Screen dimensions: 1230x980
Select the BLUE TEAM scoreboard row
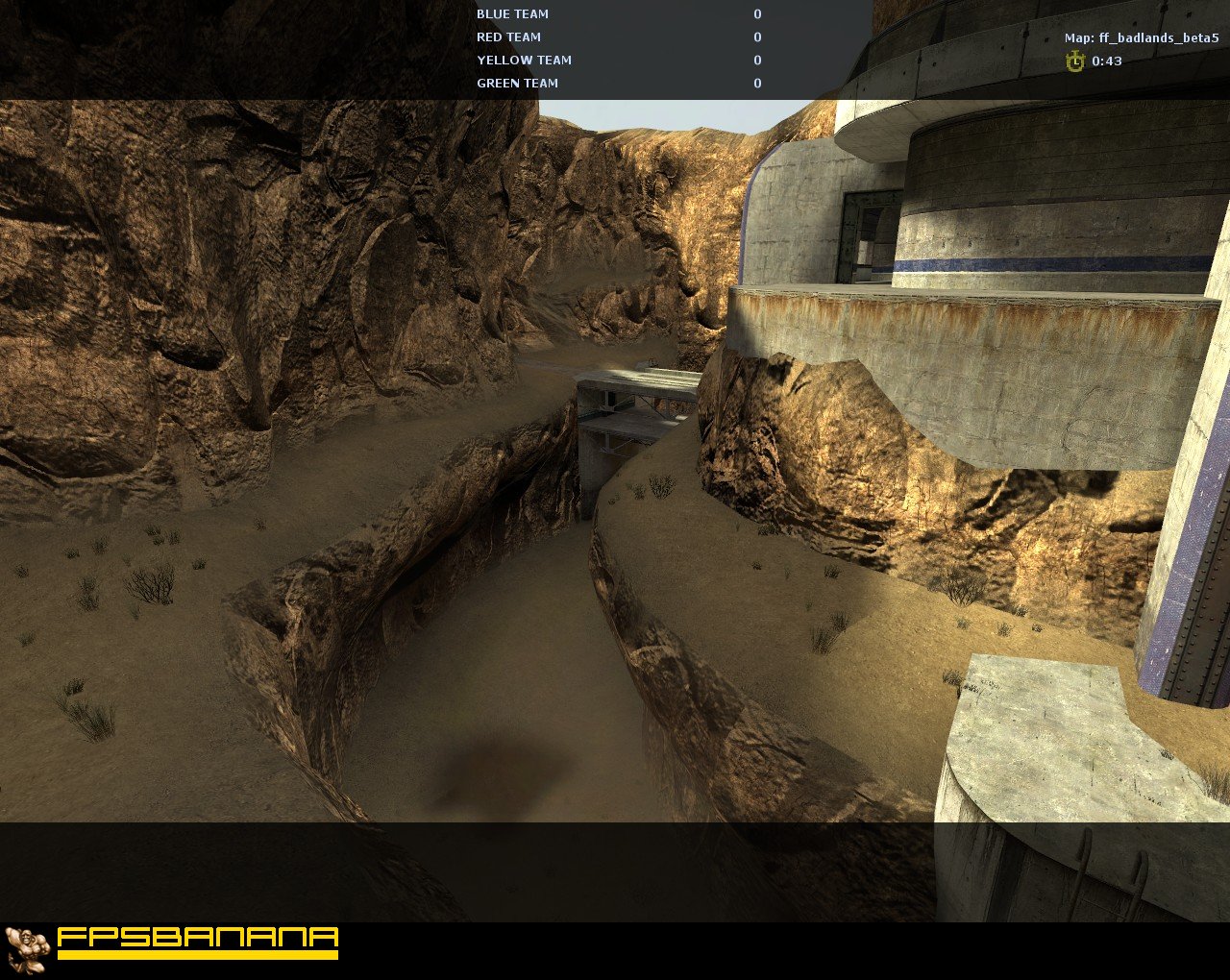coord(512,13)
